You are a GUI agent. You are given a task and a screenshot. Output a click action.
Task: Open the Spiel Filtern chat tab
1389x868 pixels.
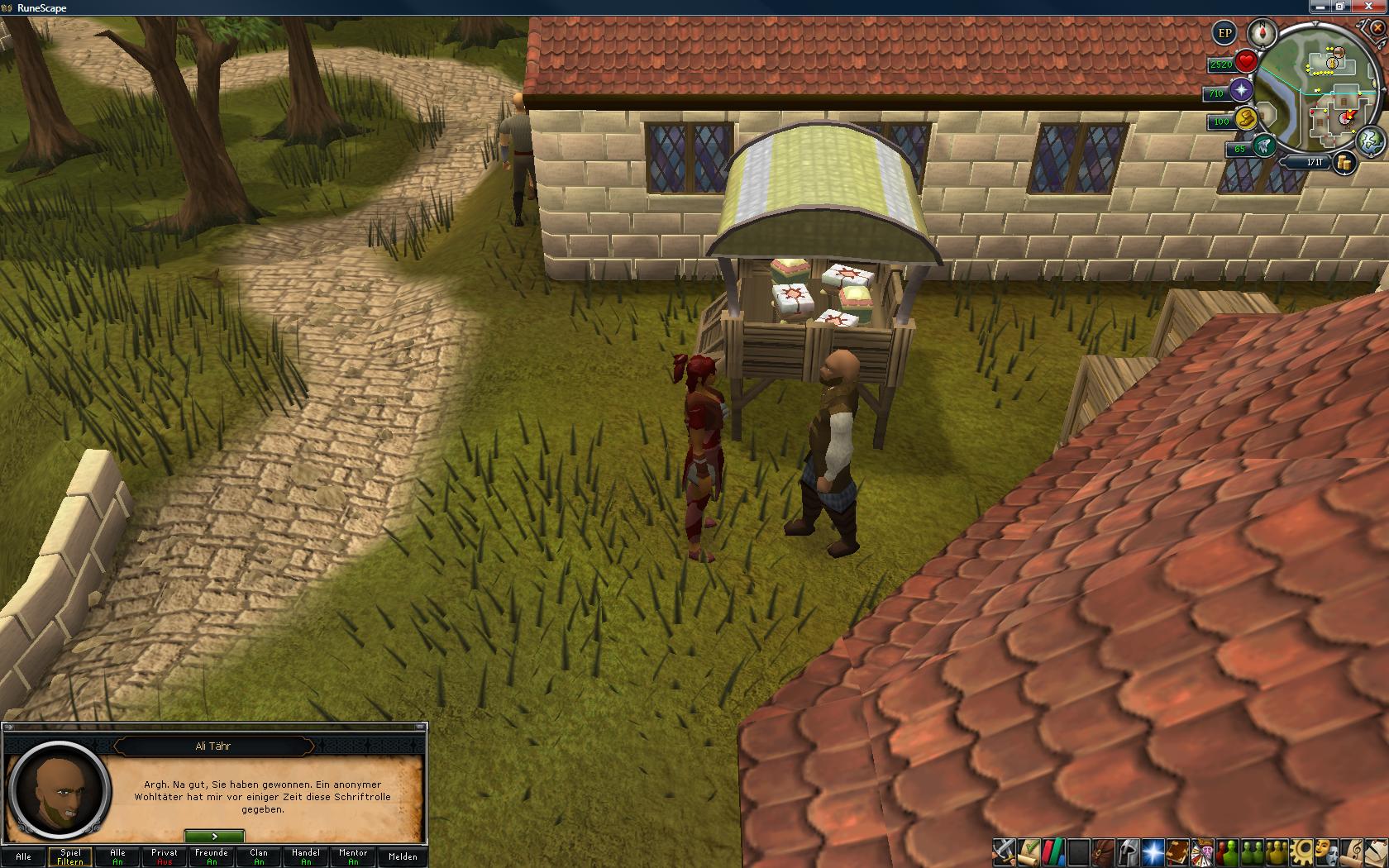coord(70,856)
